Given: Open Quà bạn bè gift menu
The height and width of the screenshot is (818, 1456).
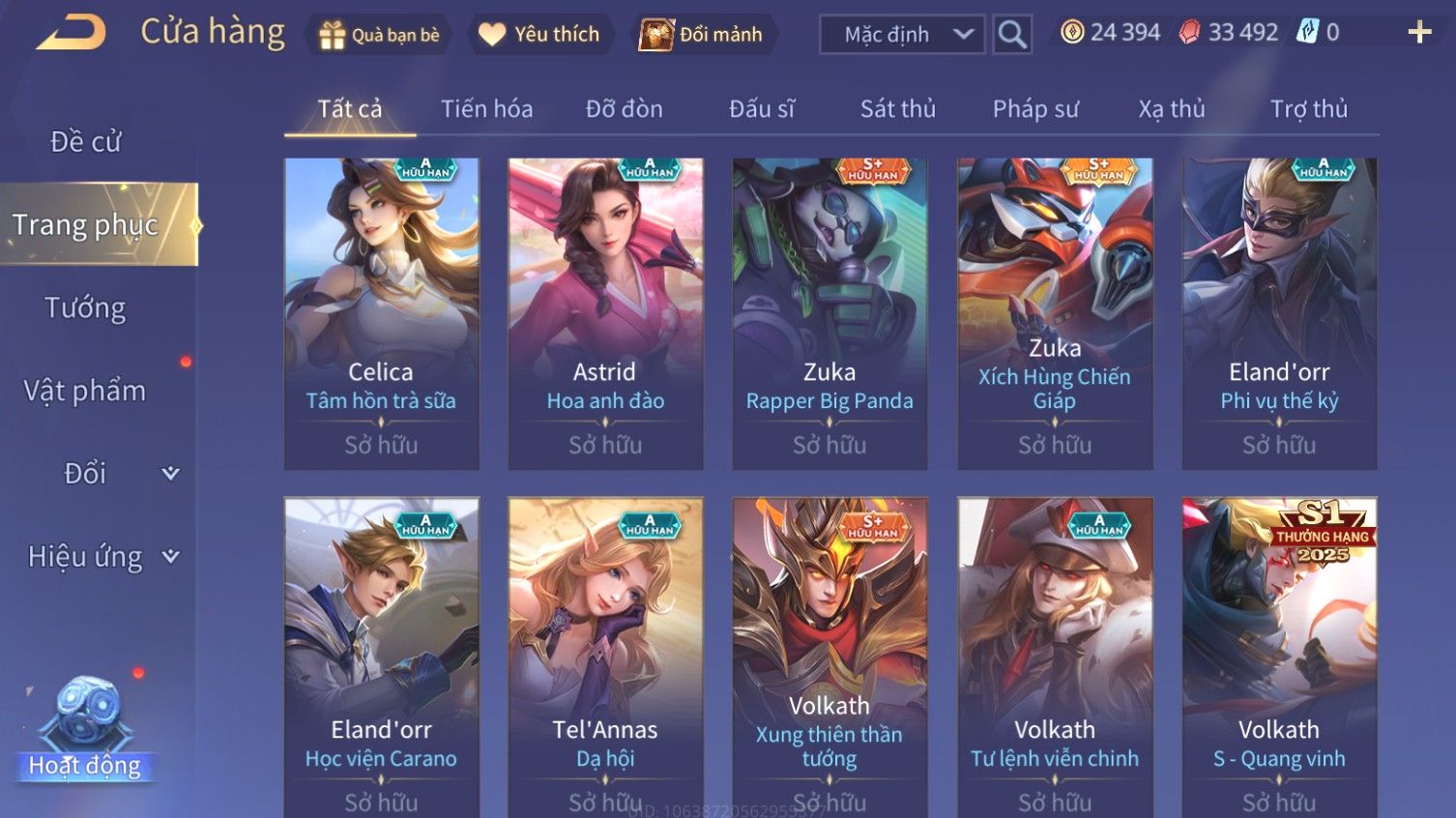Looking at the screenshot, I should (x=379, y=35).
